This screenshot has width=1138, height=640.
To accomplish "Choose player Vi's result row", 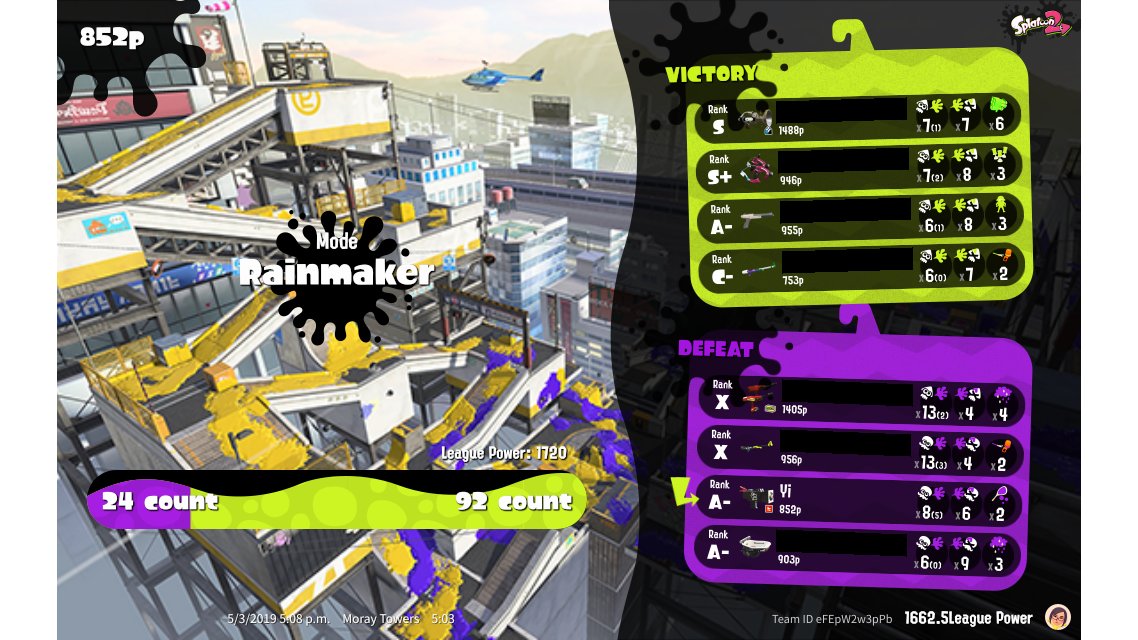I will pos(858,498).
